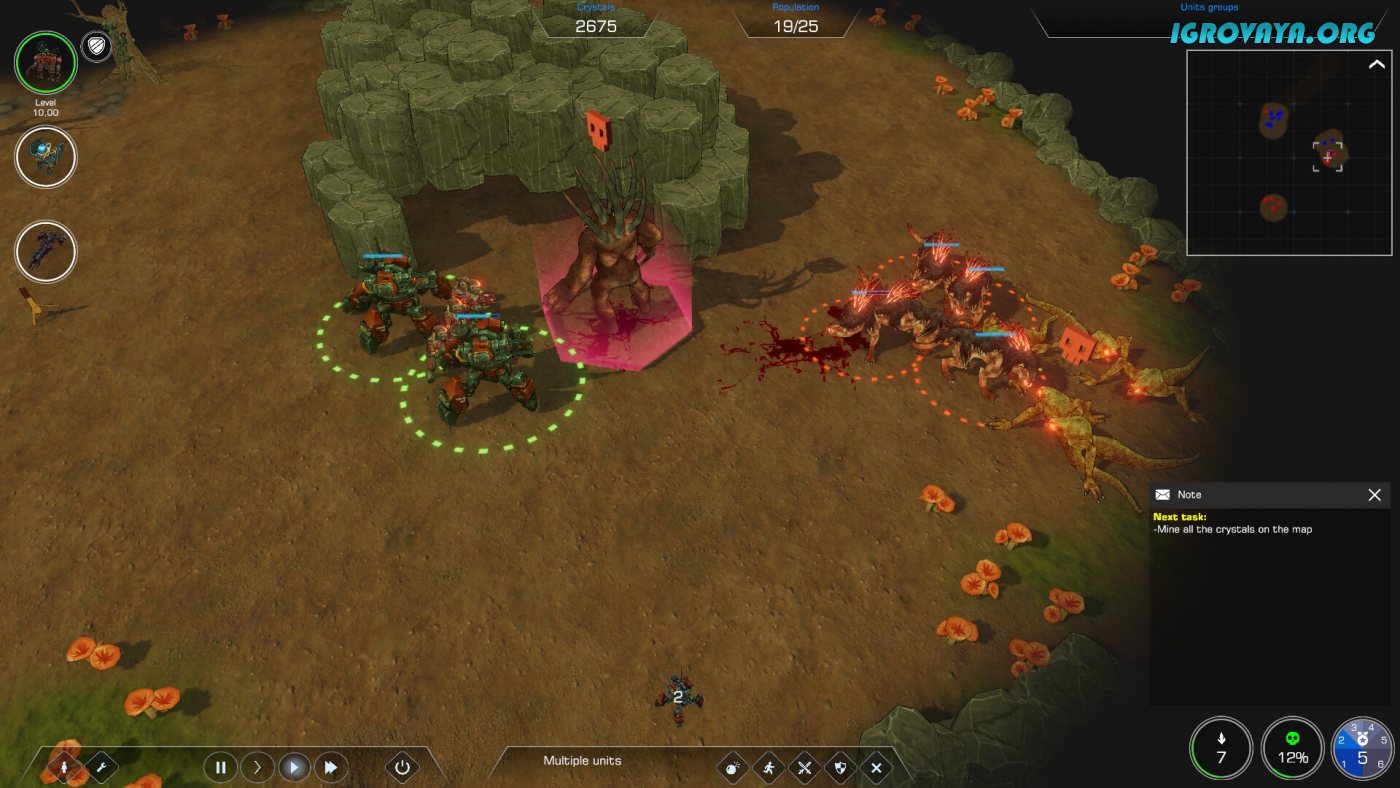Advance one step with the single arrow
The image size is (1400, 788).
[257, 768]
